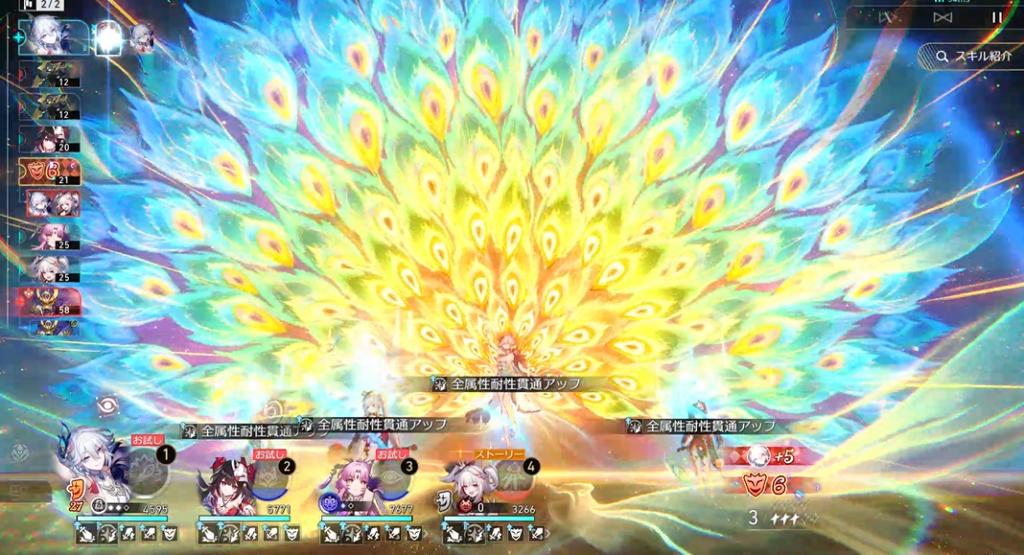Viewport: 1024px width, 555px height.
Task: Pause the battle with the pause button
Action: pos(996,17)
